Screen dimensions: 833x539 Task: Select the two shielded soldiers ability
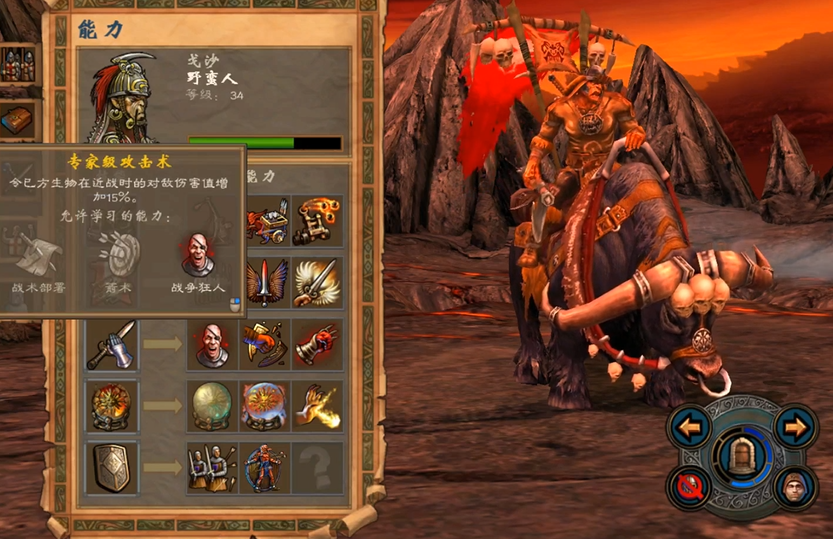click(211, 467)
